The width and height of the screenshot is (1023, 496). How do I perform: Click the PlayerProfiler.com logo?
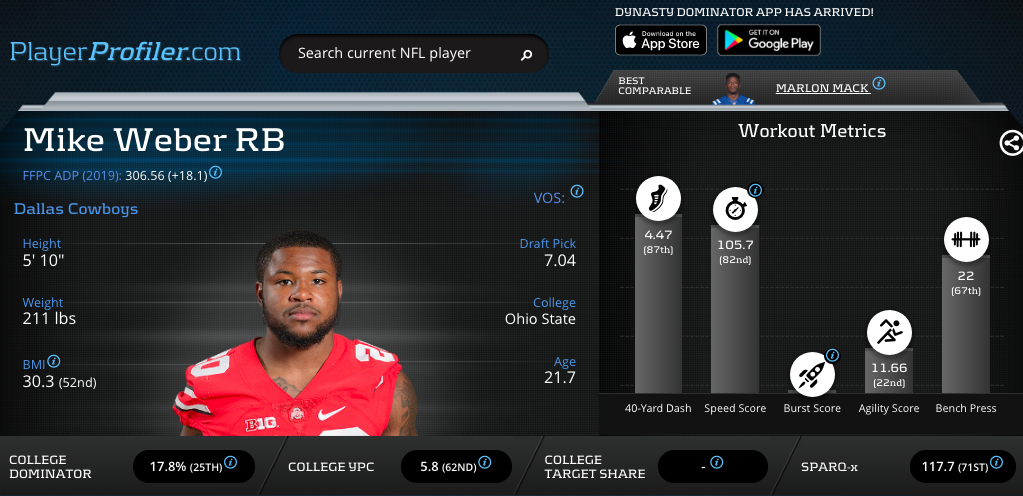point(125,52)
